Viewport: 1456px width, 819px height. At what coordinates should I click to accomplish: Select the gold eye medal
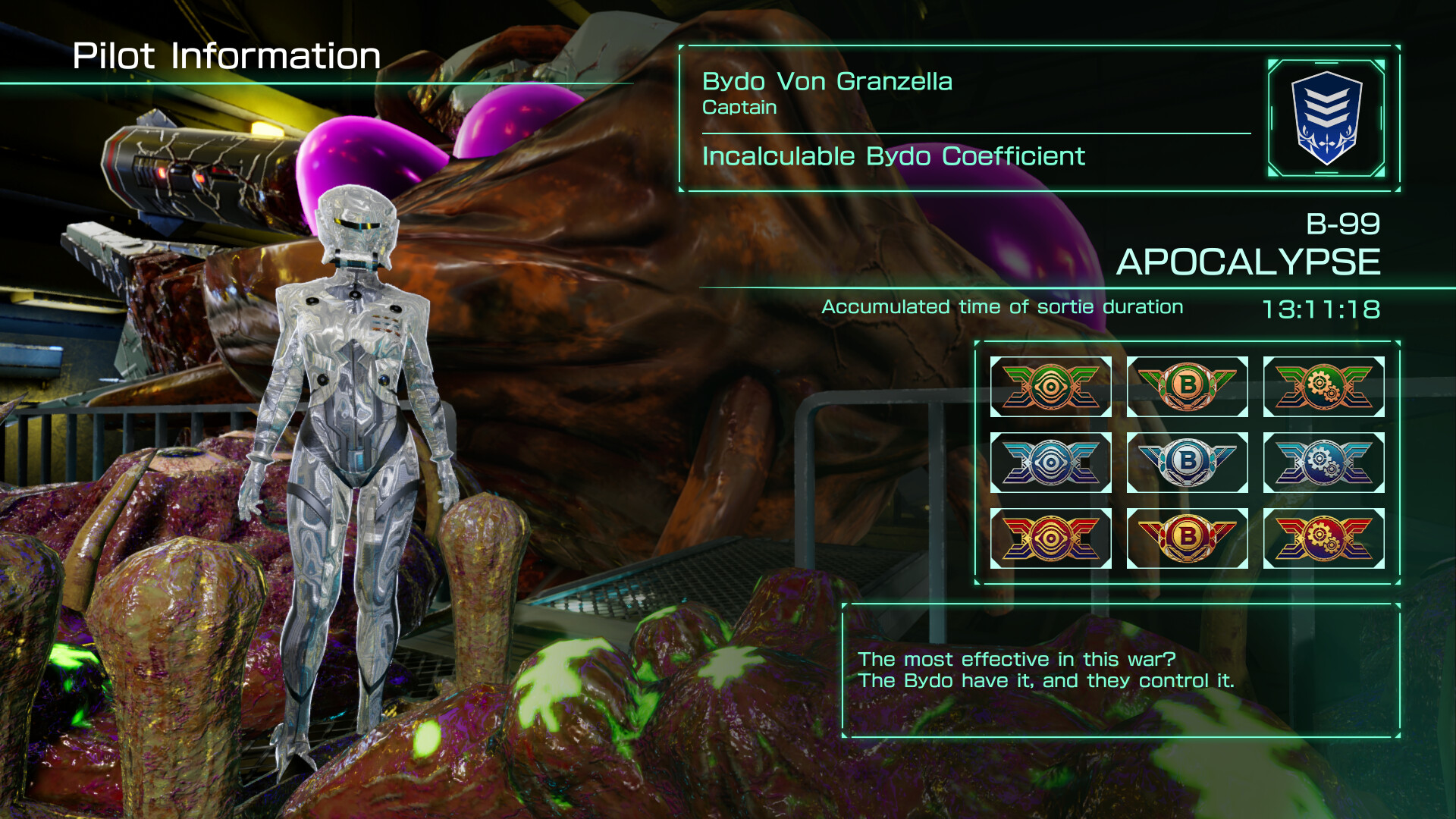point(1050,538)
